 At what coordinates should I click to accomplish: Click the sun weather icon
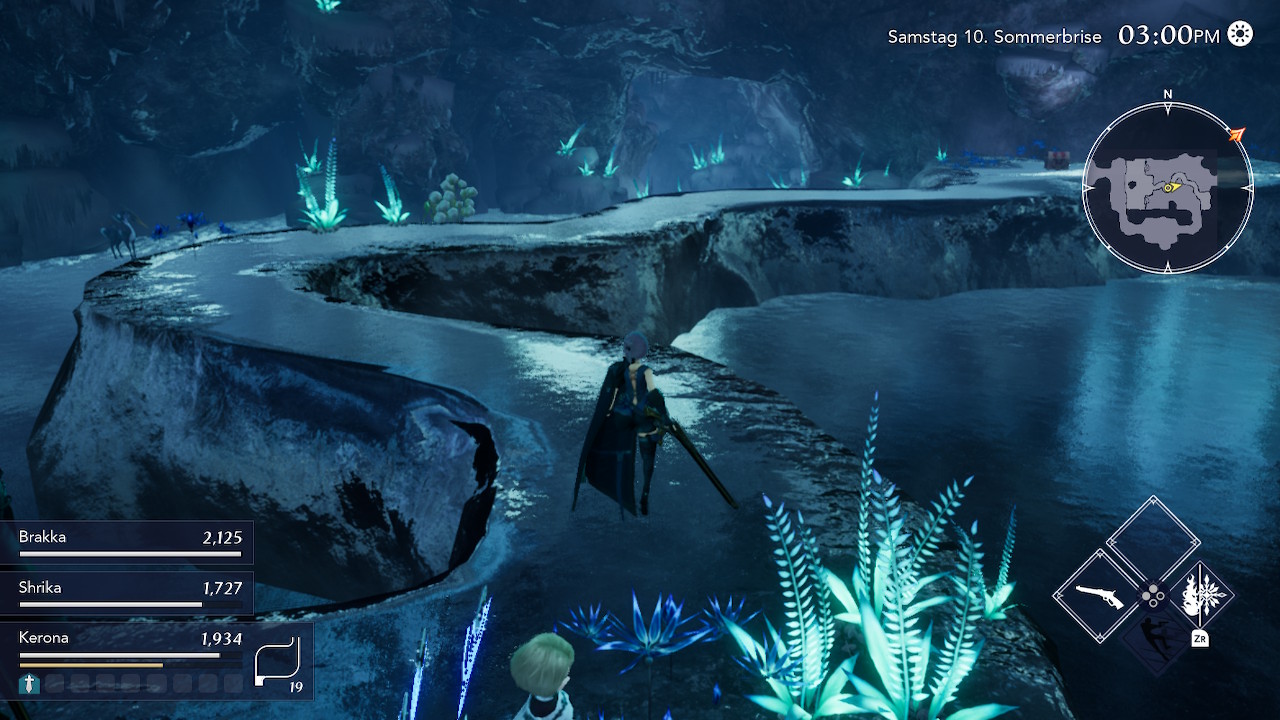pyautogui.click(x=1240, y=35)
